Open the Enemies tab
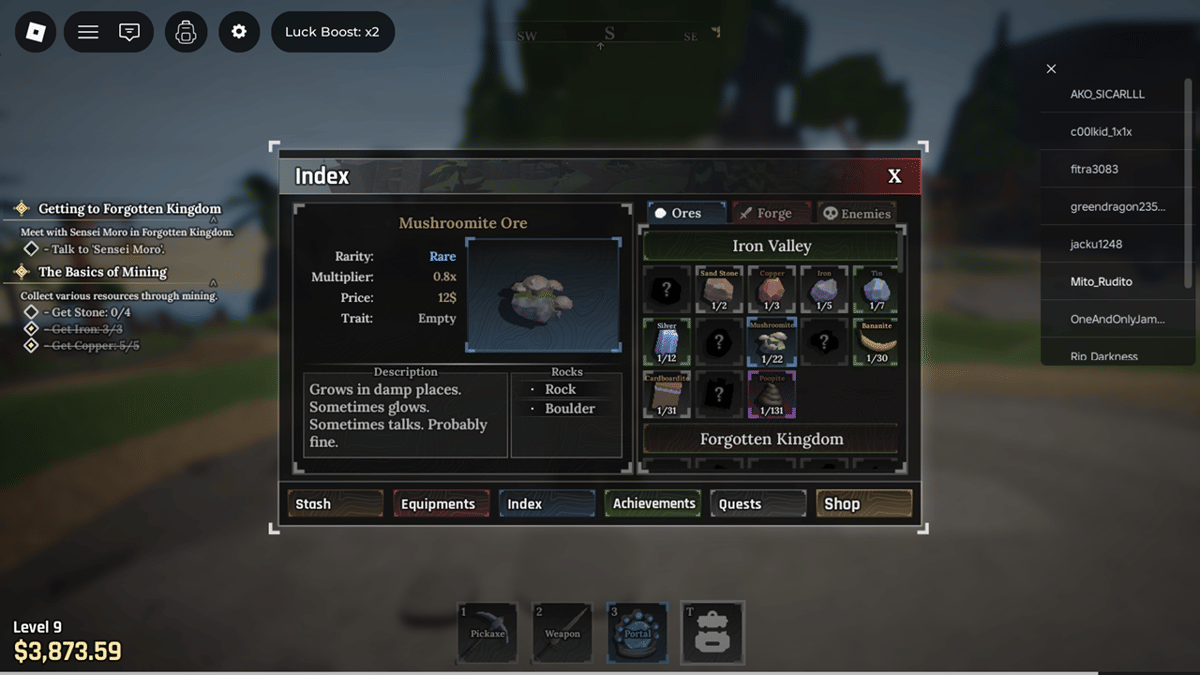Viewport: 1200px width, 675px height. tap(855, 213)
